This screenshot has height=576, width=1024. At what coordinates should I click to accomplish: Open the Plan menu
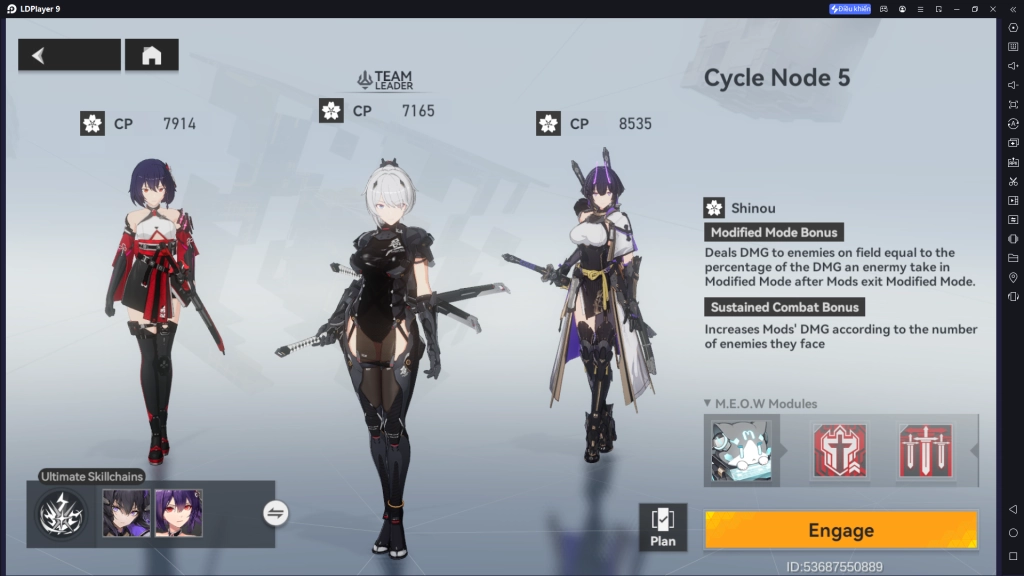tap(663, 527)
